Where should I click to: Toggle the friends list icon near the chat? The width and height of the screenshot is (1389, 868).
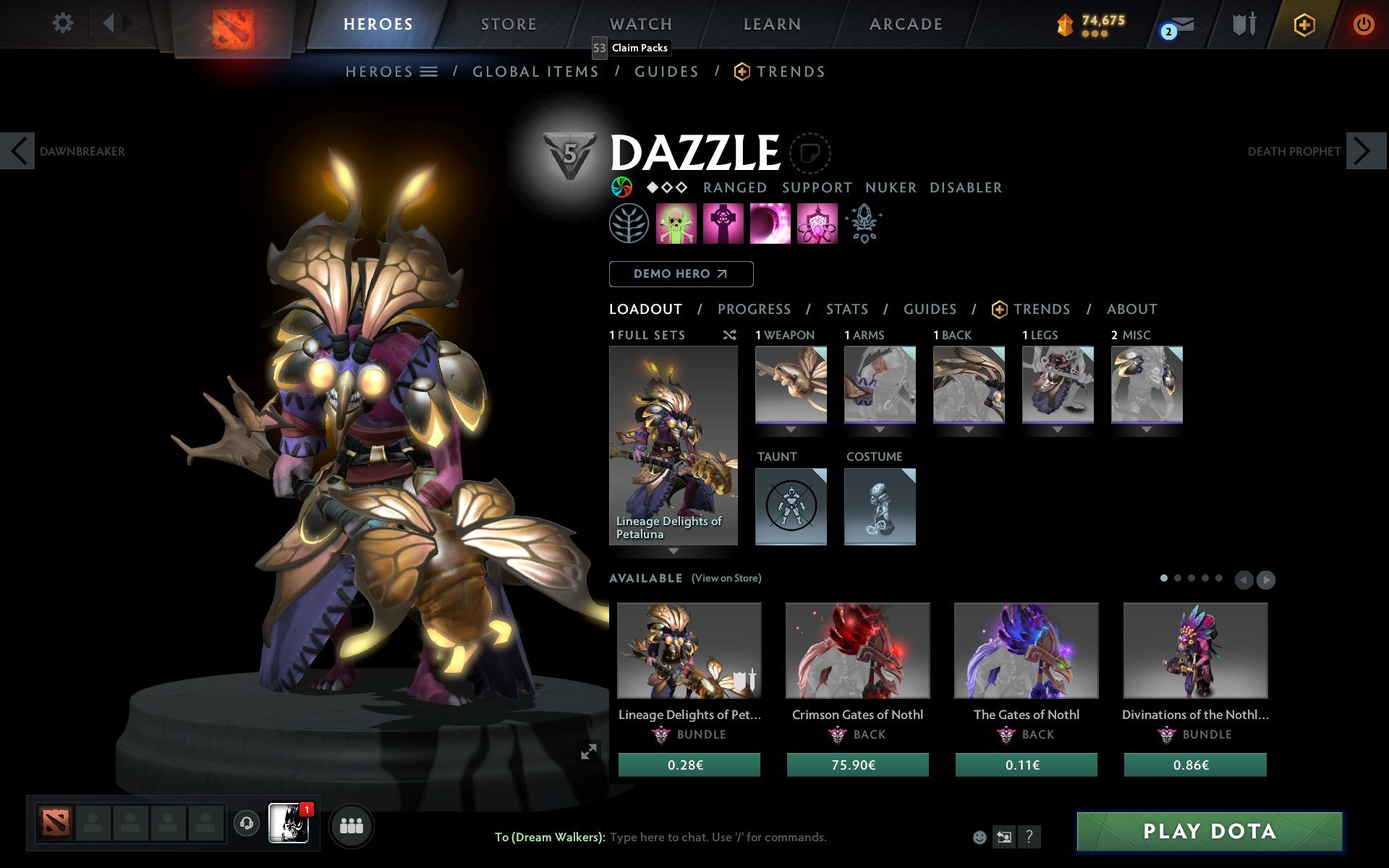point(352,824)
